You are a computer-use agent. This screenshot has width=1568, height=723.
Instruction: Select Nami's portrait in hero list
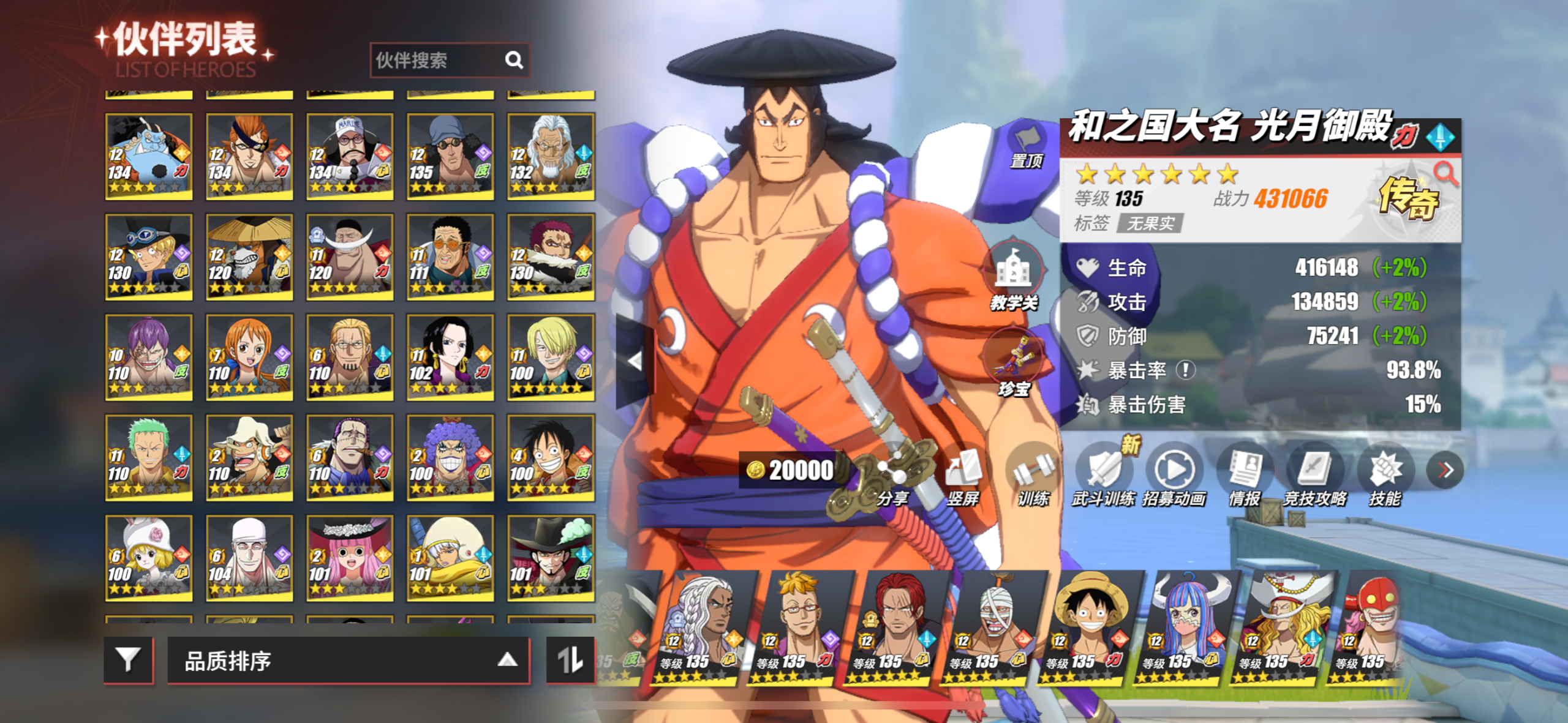coord(249,357)
